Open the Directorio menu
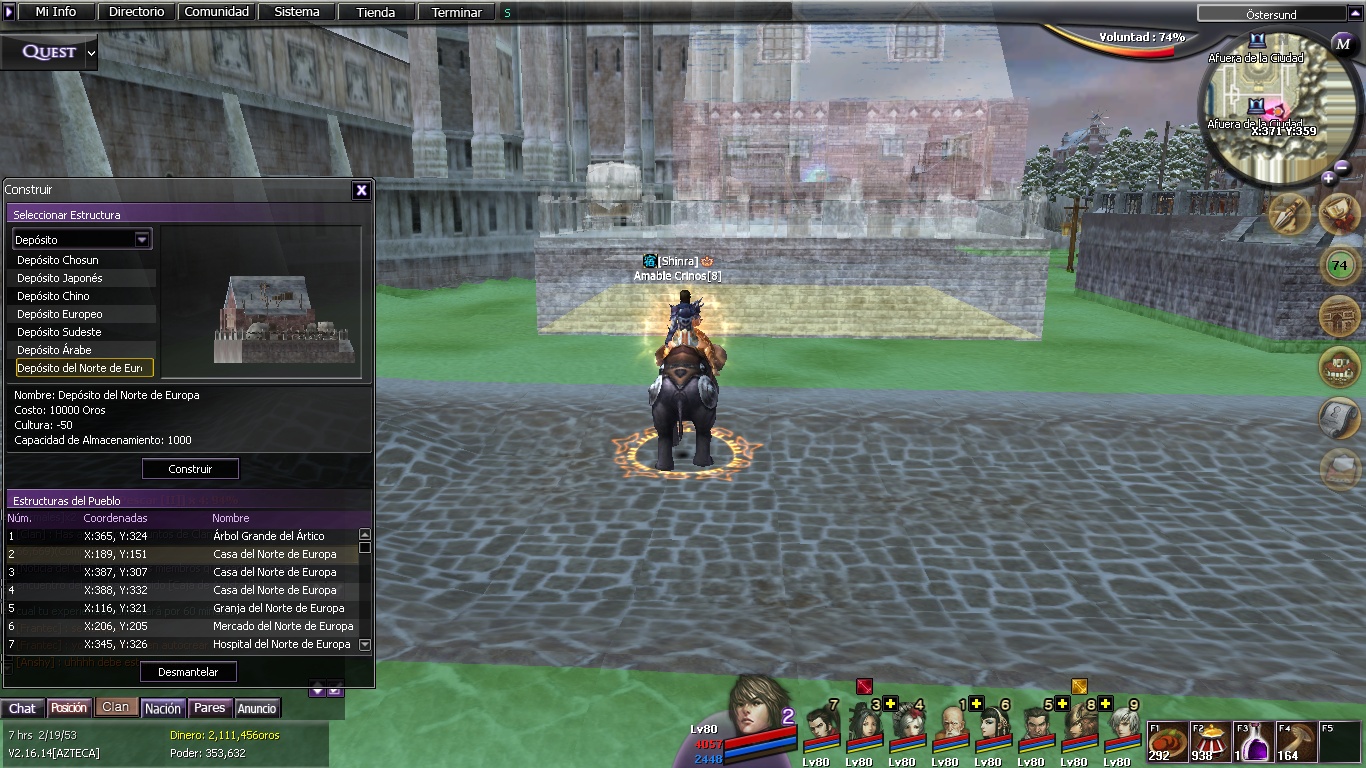The height and width of the screenshot is (768, 1366). click(x=137, y=12)
